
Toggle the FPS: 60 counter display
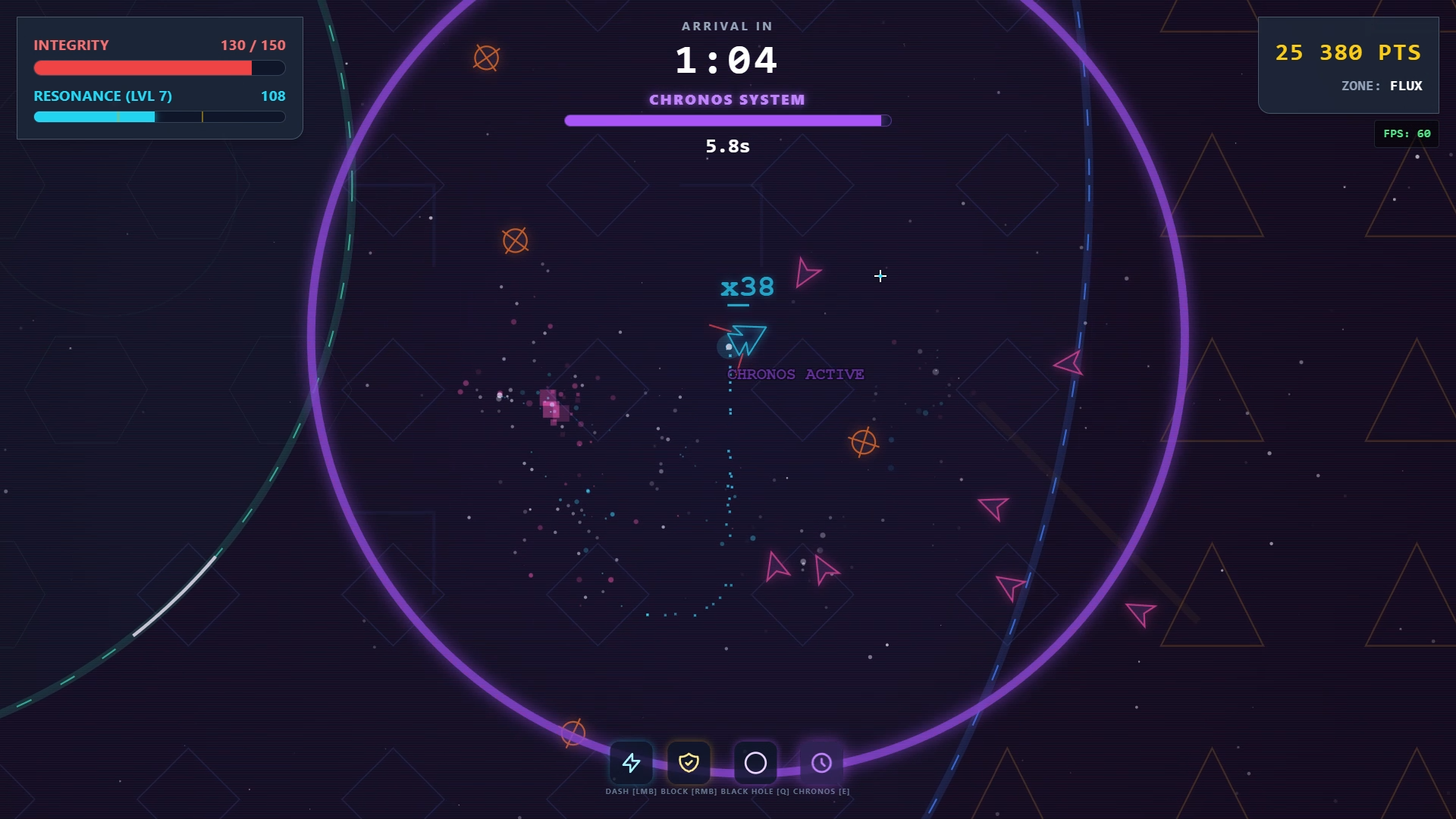(1406, 133)
